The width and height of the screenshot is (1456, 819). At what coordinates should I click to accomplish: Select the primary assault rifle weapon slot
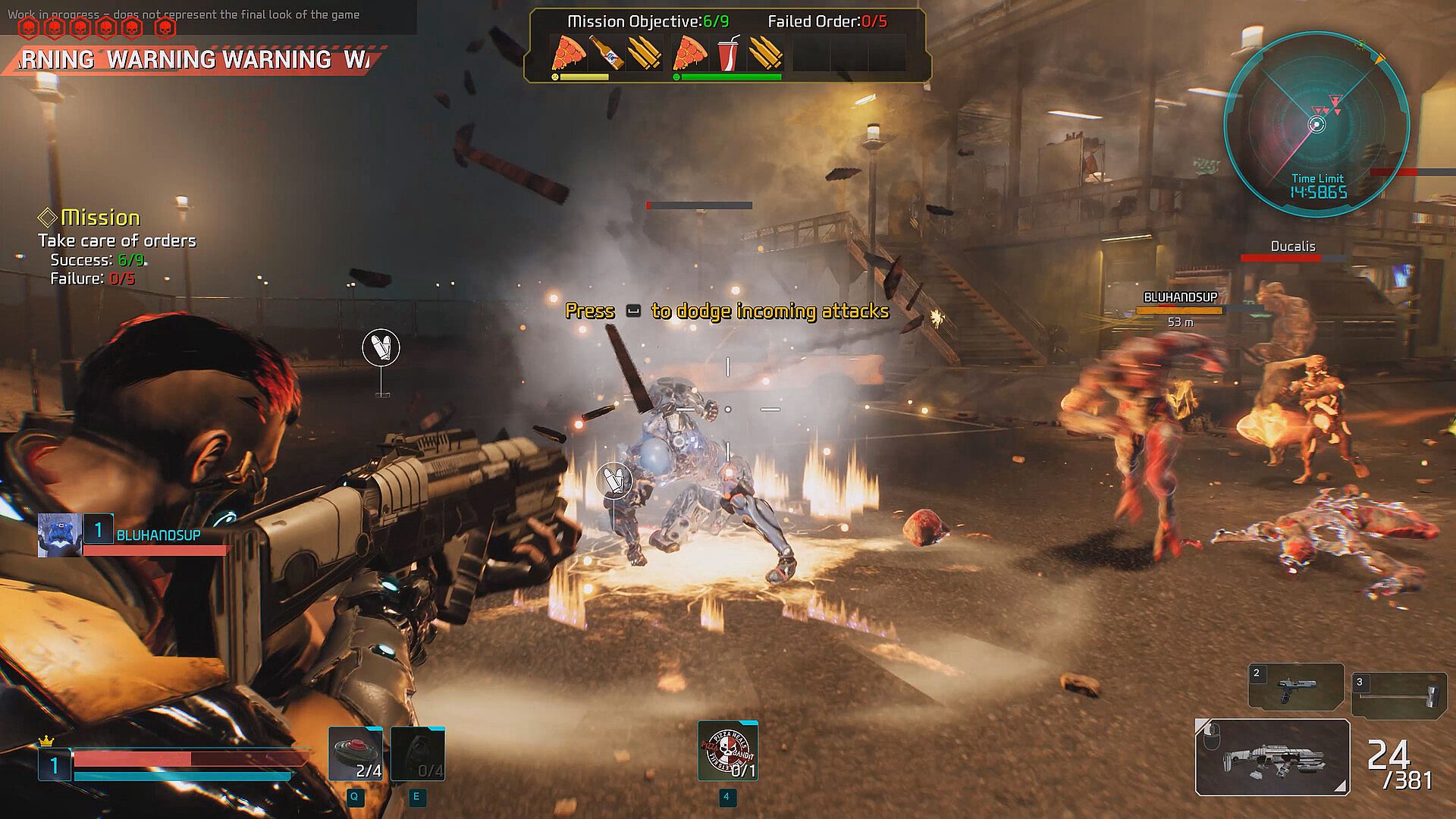coord(1272,757)
